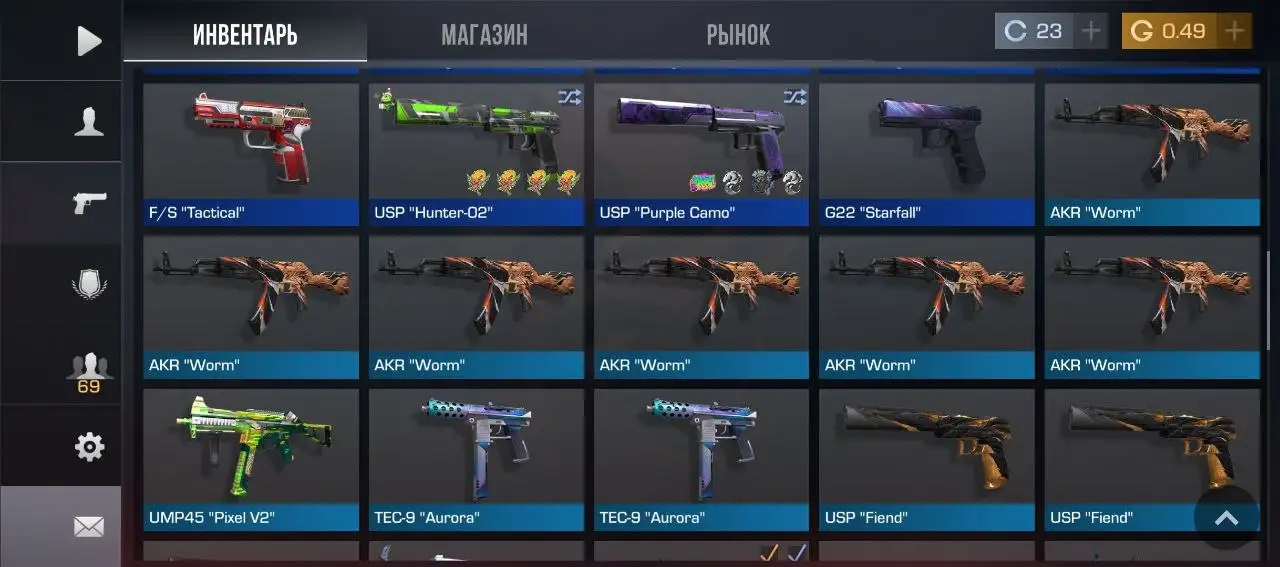
Task: Open the gear settings icon
Action: (x=89, y=447)
